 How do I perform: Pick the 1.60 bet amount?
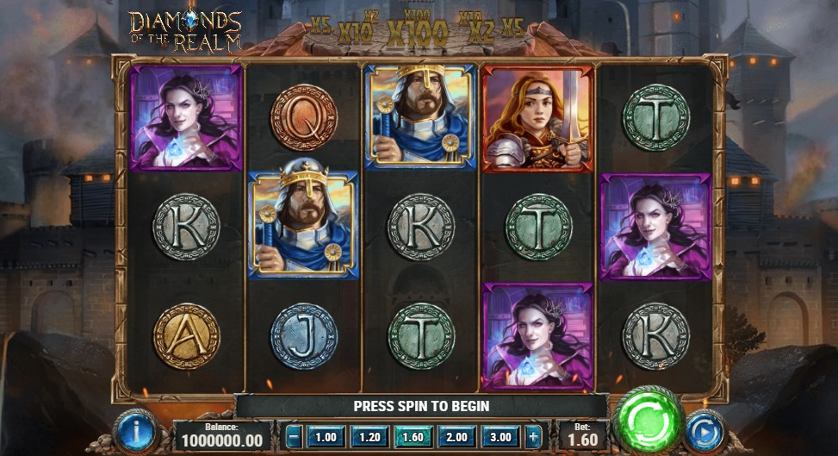point(413,437)
